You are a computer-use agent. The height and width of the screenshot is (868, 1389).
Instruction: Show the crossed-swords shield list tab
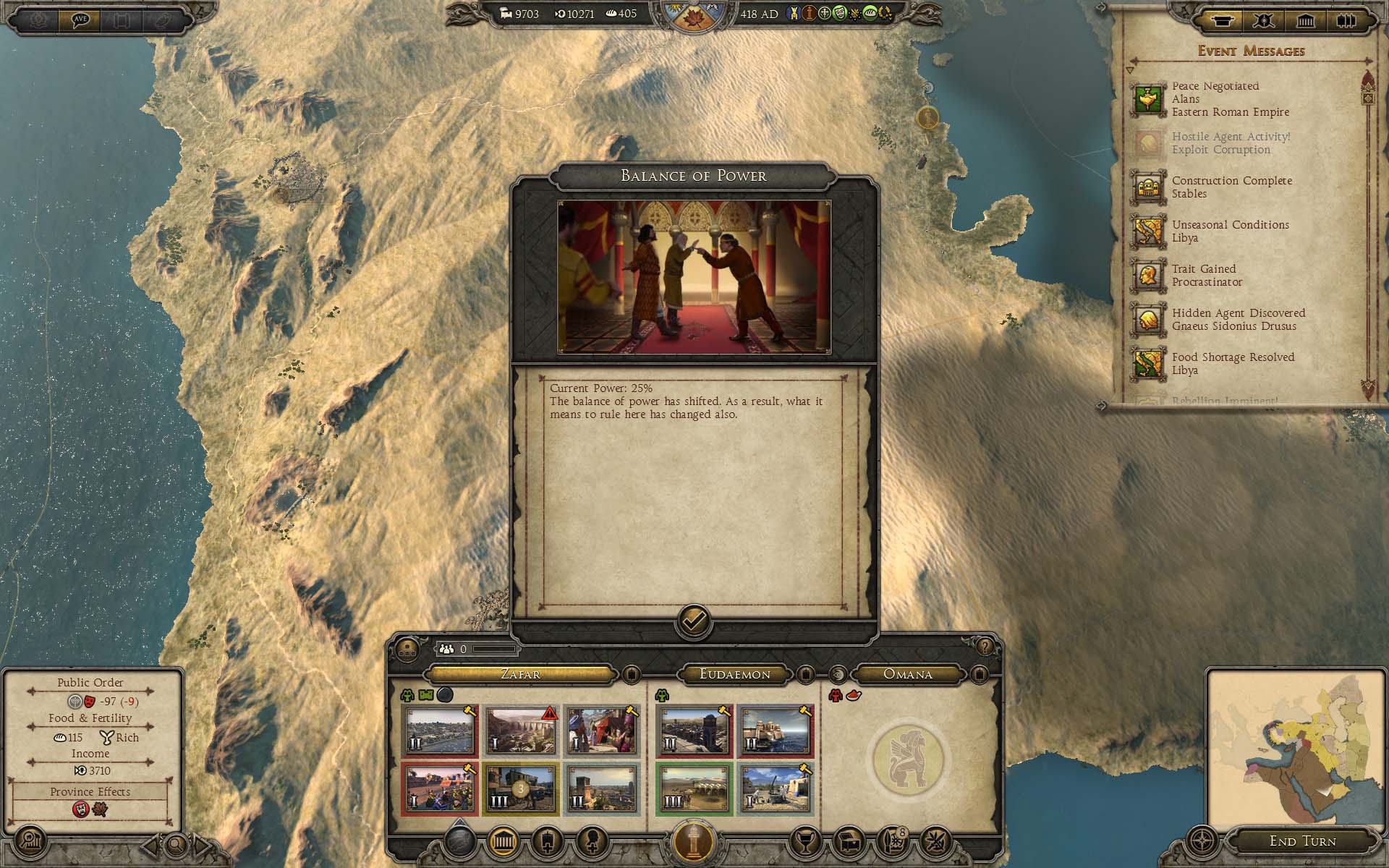[x=1264, y=21]
